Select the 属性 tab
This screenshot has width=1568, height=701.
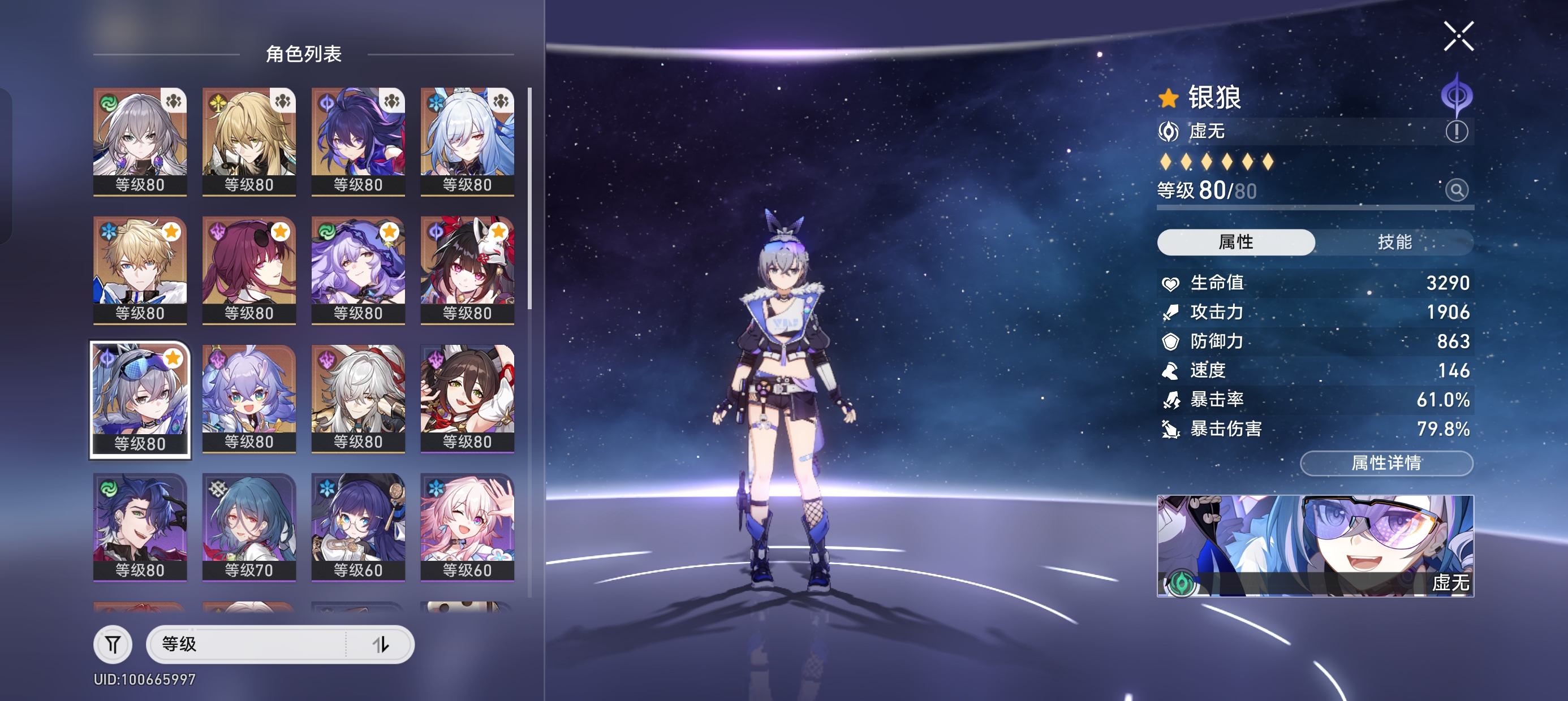(1235, 242)
